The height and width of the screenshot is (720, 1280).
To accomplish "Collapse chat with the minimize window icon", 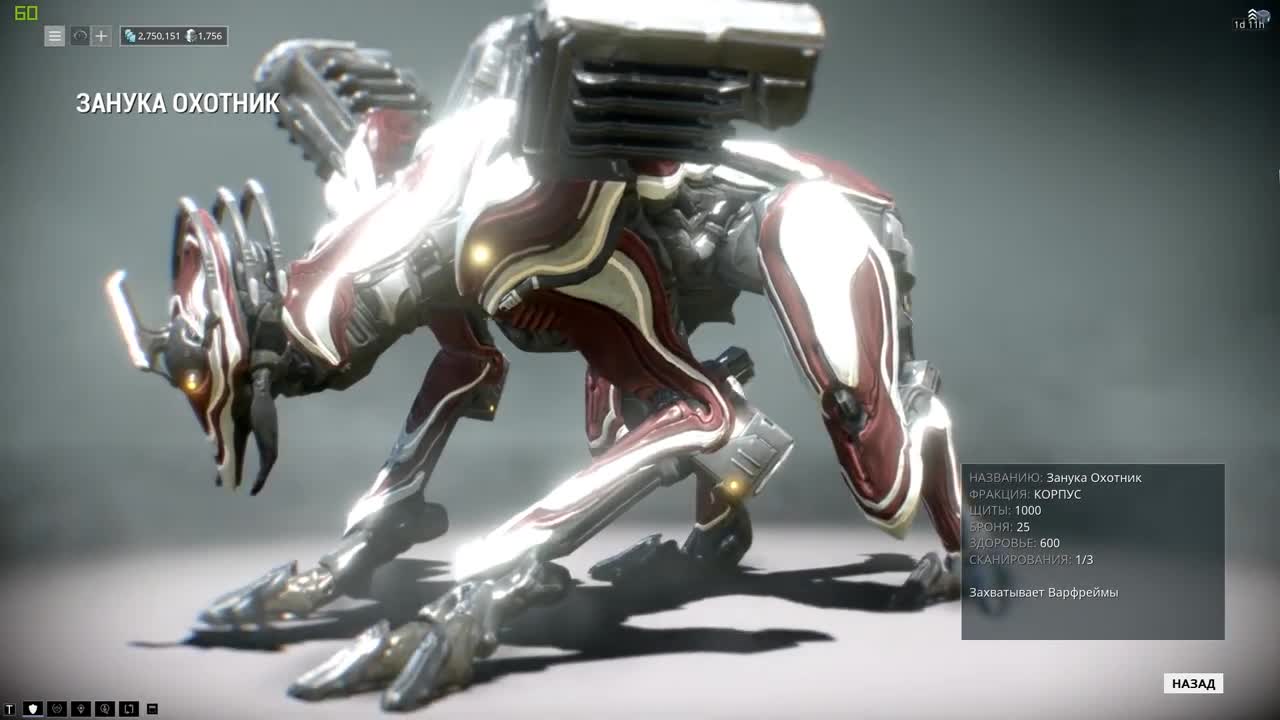I will click(x=151, y=710).
